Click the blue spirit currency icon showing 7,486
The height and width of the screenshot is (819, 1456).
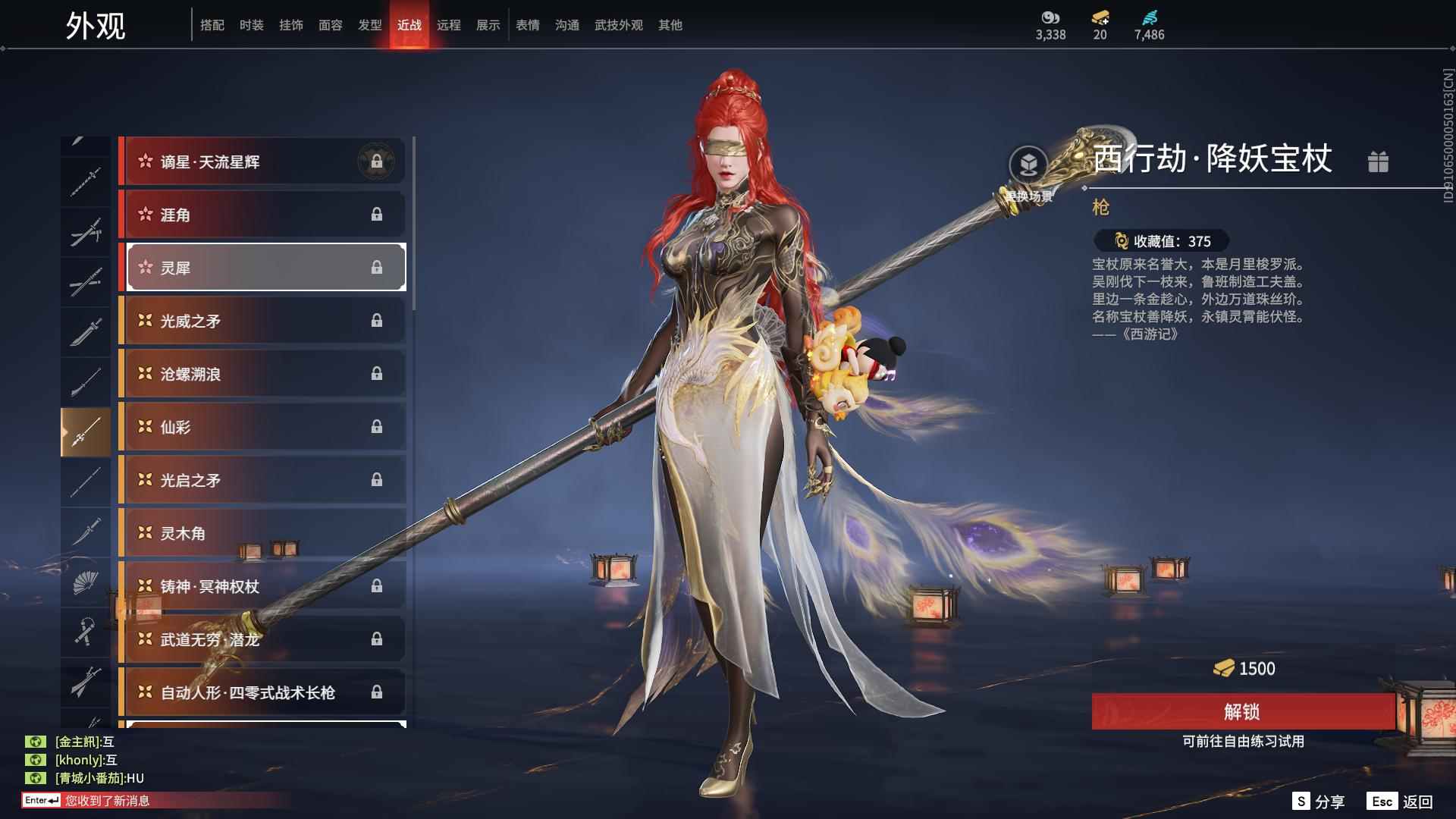tap(1147, 18)
